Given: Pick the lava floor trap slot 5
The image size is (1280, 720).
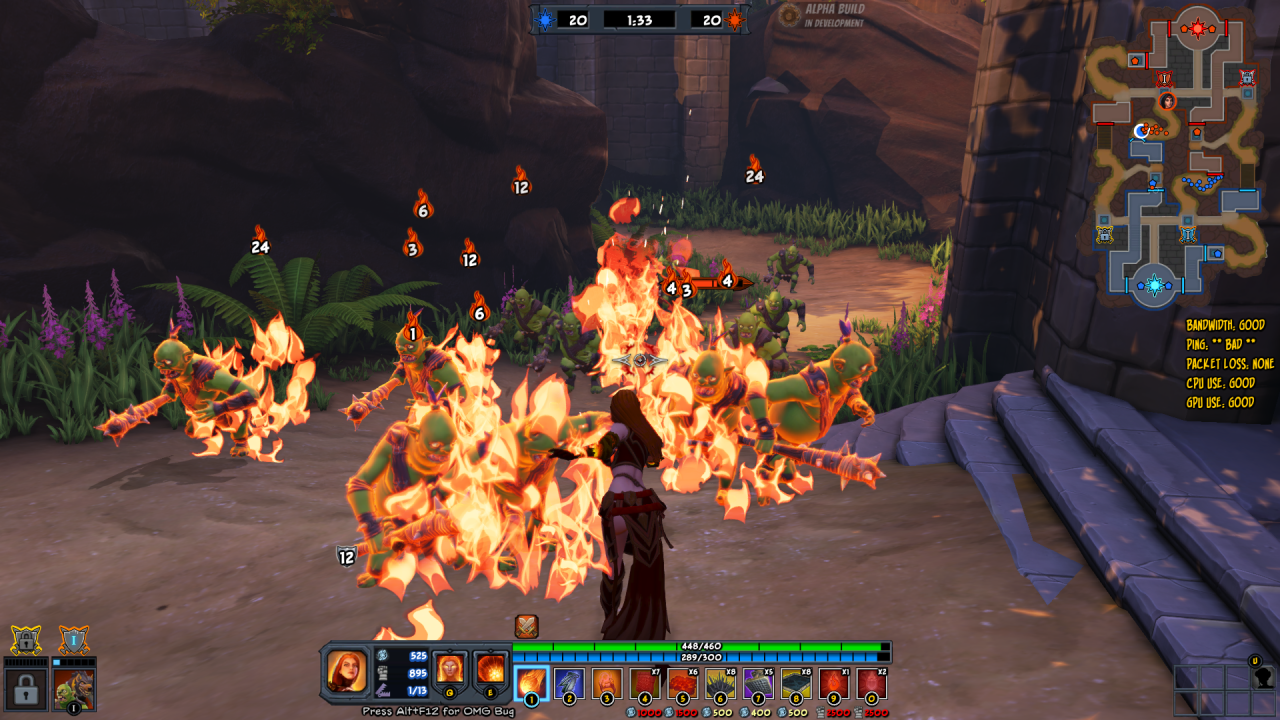Looking at the screenshot, I should tap(682, 684).
